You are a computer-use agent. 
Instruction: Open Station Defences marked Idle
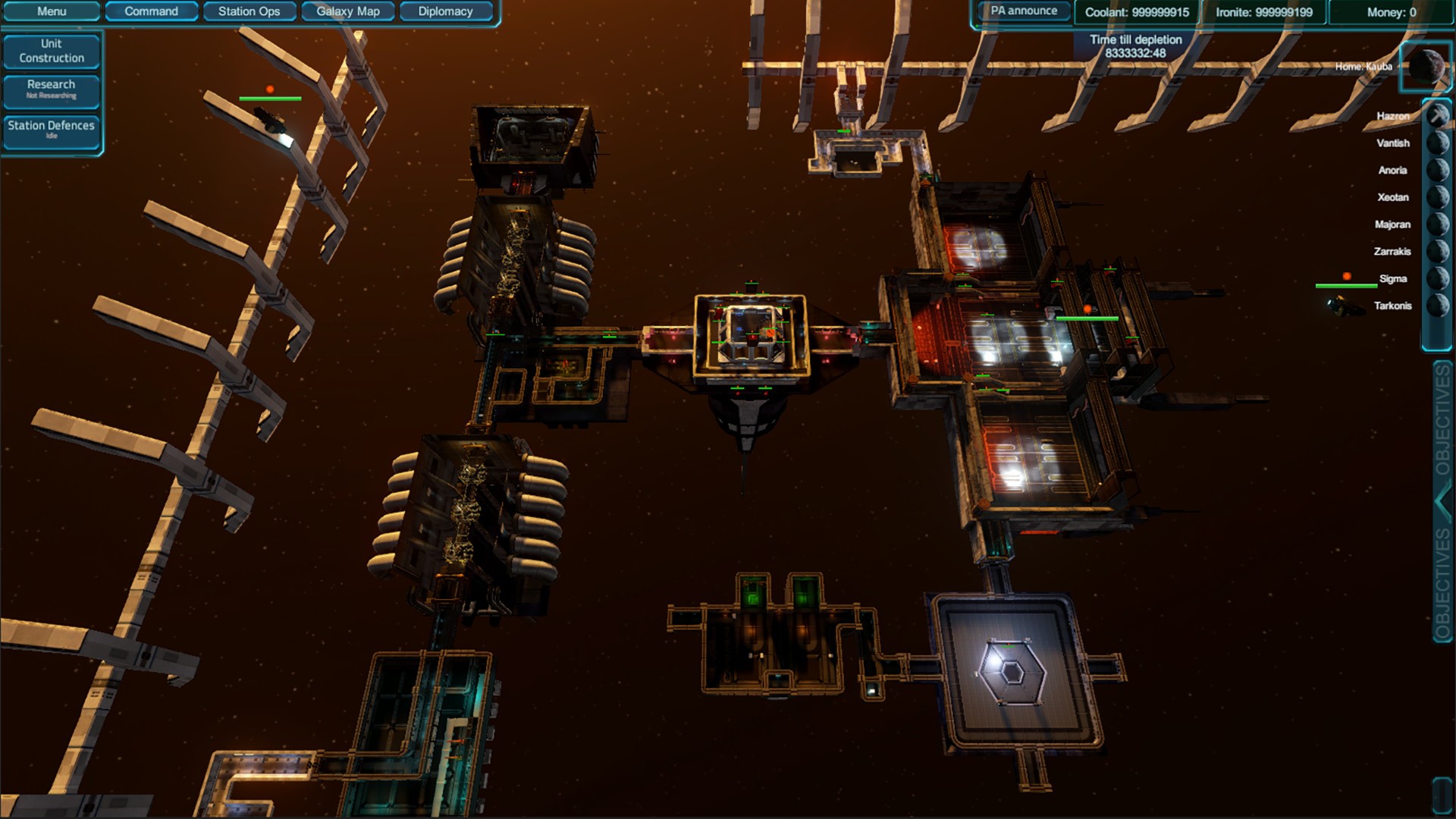(51, 130)
